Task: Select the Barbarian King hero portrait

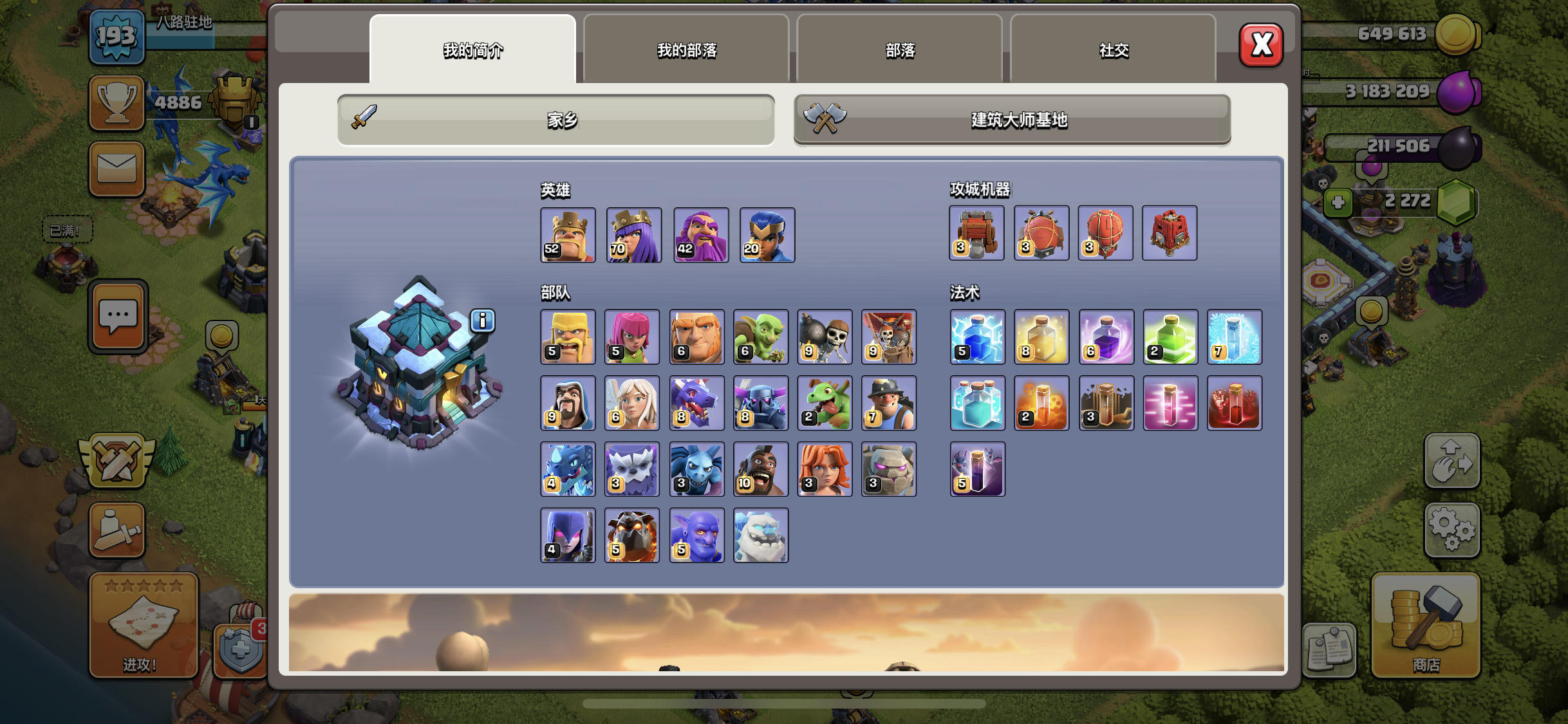Action: point(568,235)
